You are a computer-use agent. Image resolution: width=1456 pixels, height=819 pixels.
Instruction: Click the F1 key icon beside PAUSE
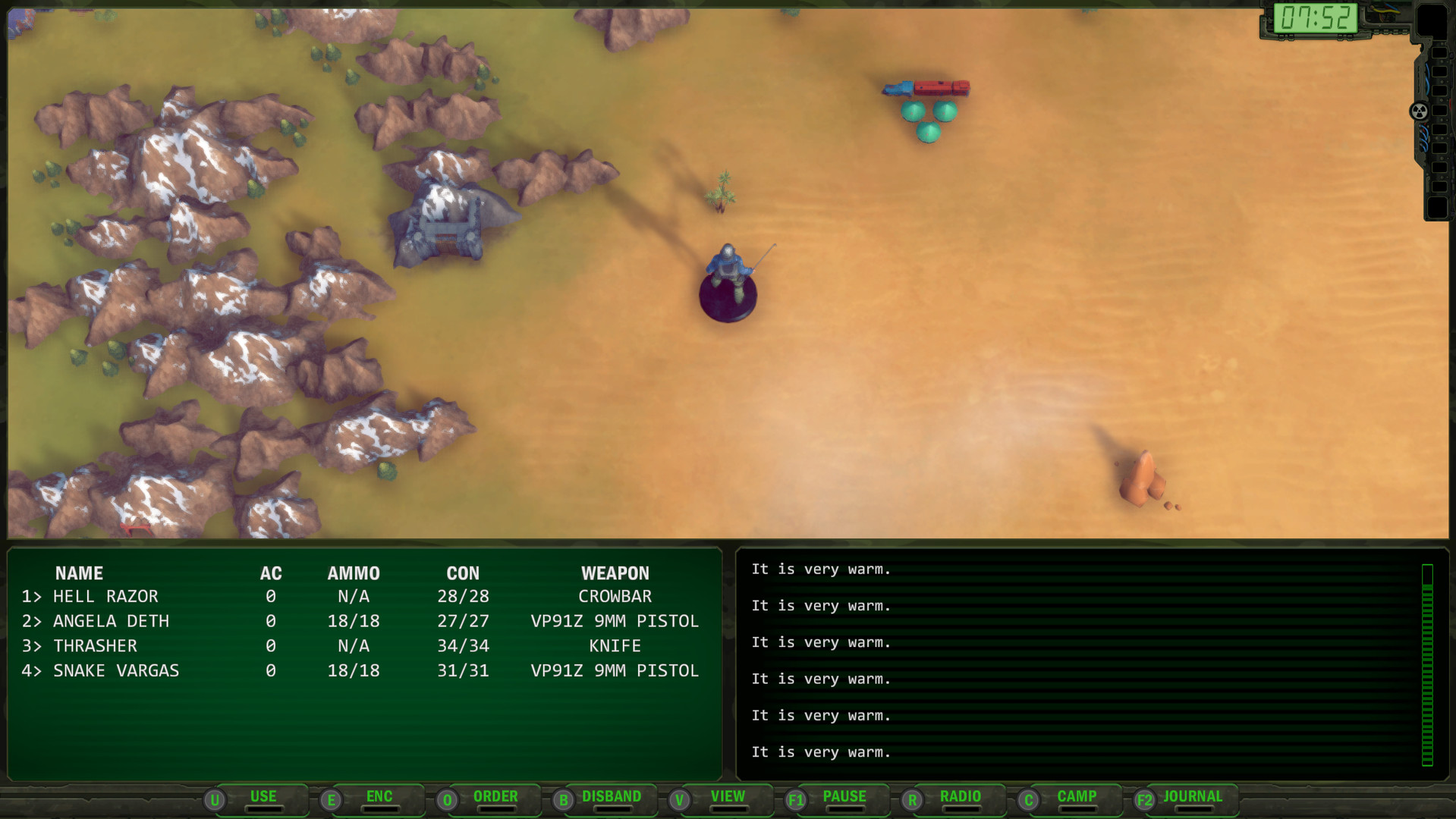797,799
